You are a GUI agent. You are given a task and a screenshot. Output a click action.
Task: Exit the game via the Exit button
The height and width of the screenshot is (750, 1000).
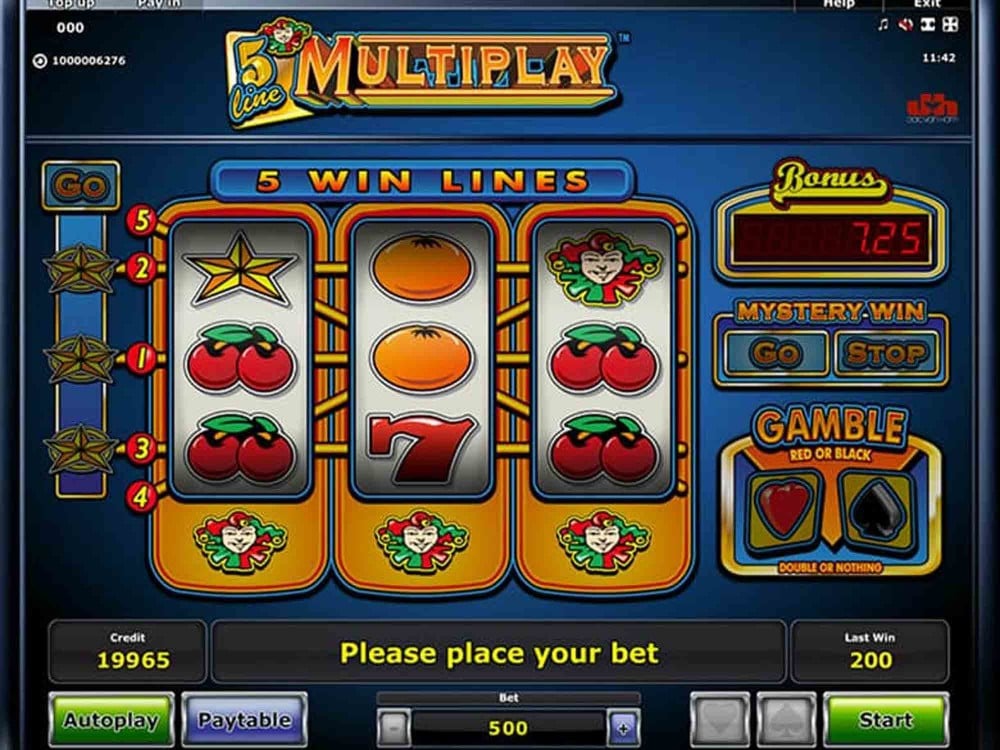[x=926, y=5]
